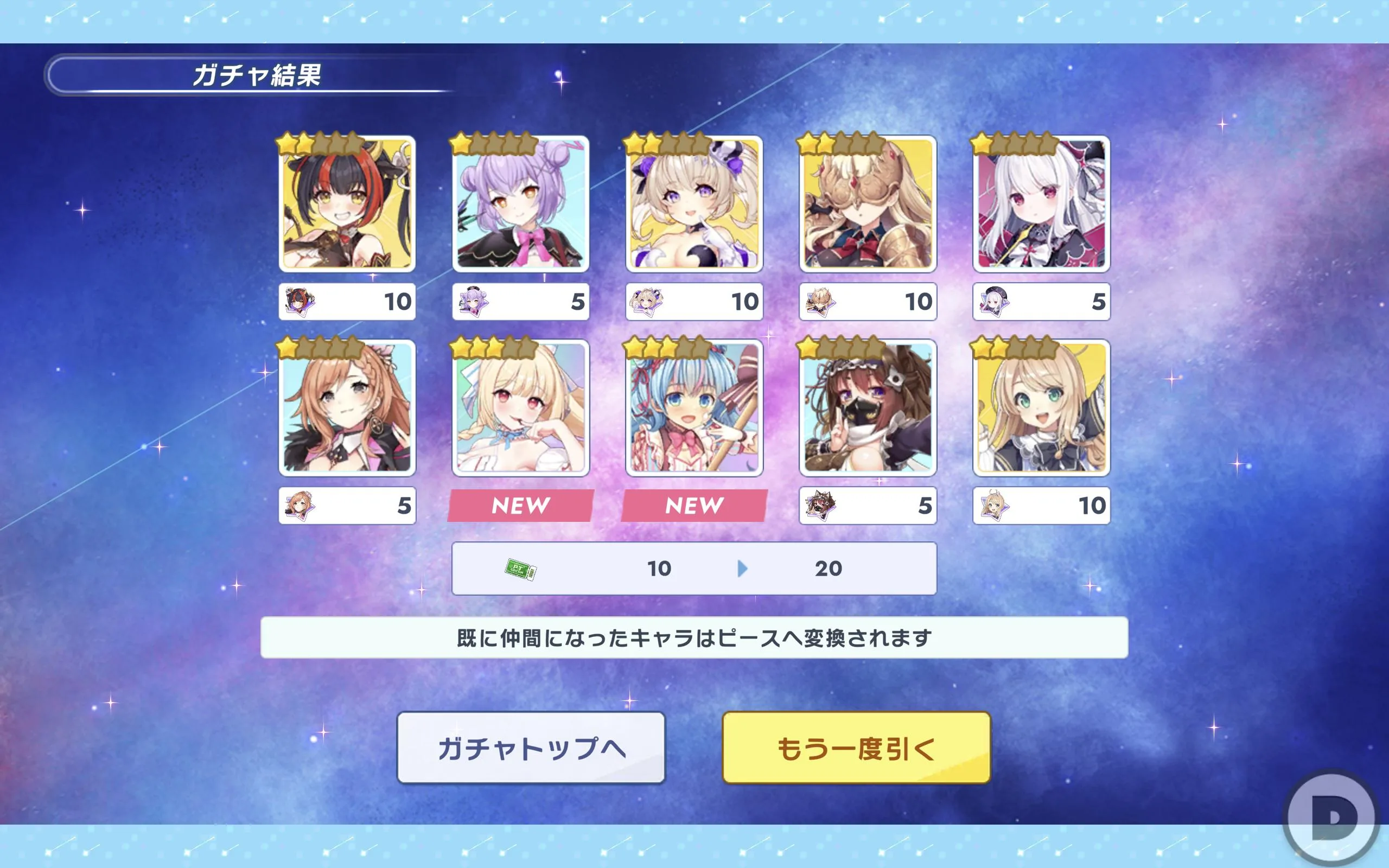Pick the golden-masked blonde character card

[868, 204]
